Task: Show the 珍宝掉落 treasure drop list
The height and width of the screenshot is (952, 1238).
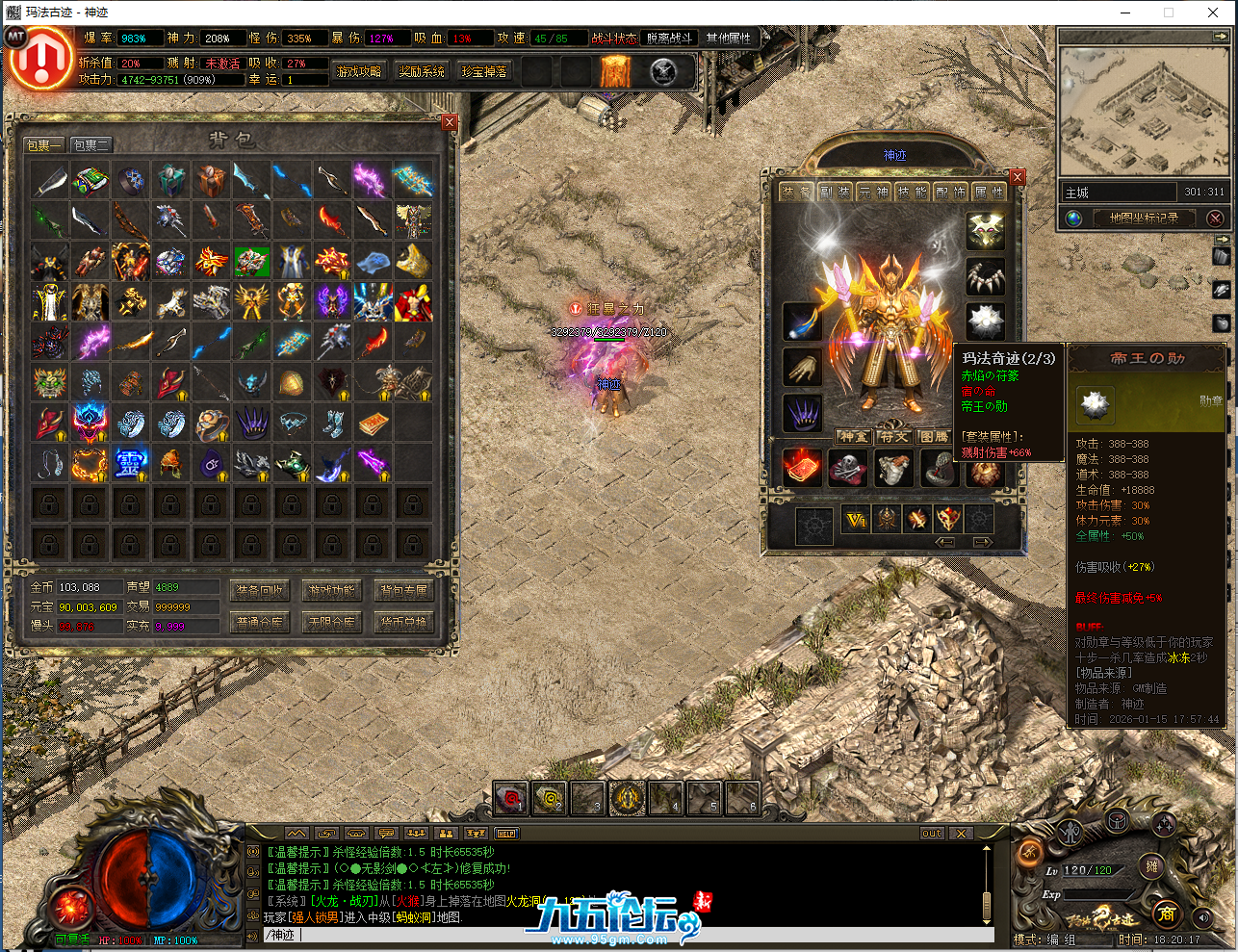Action: pos(484,72)
